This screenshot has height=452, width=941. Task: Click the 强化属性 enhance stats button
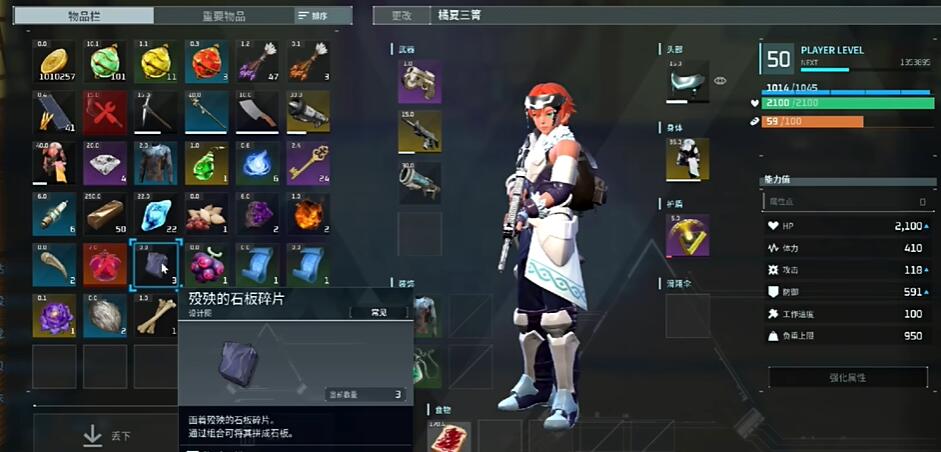847,377
